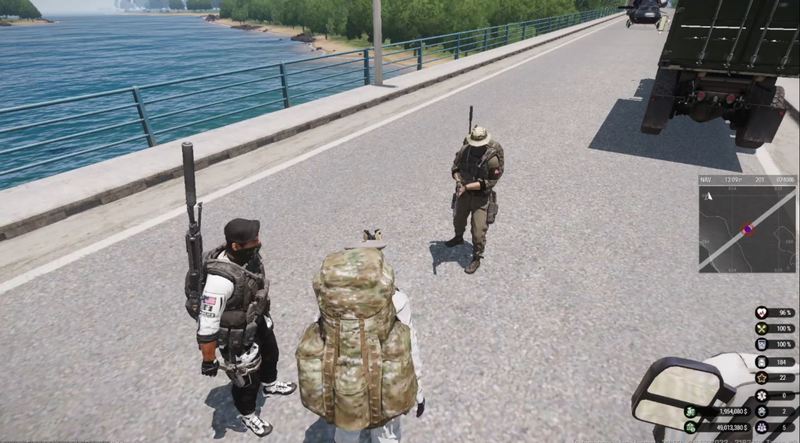Click the star icon in status list
800x443 pixels.
pyautogui.click(x=761, y=378)
